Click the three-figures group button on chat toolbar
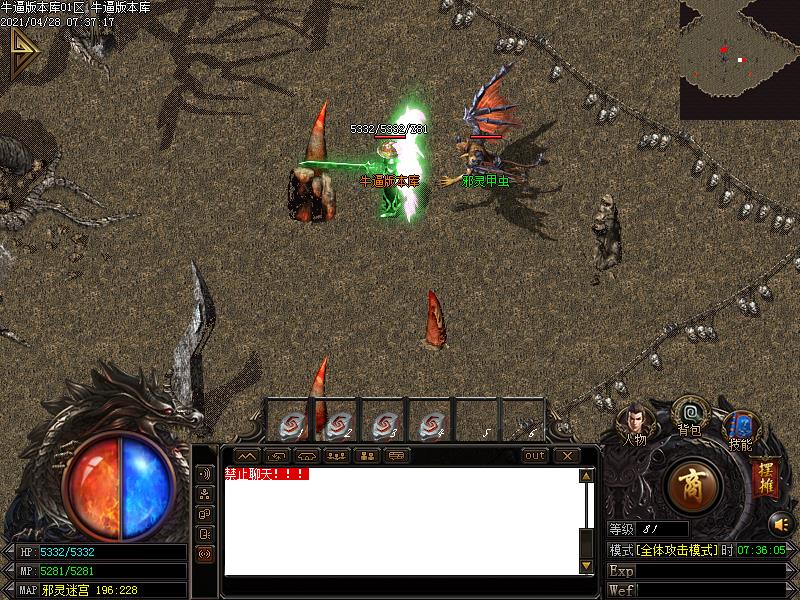 tap(336, 456)
